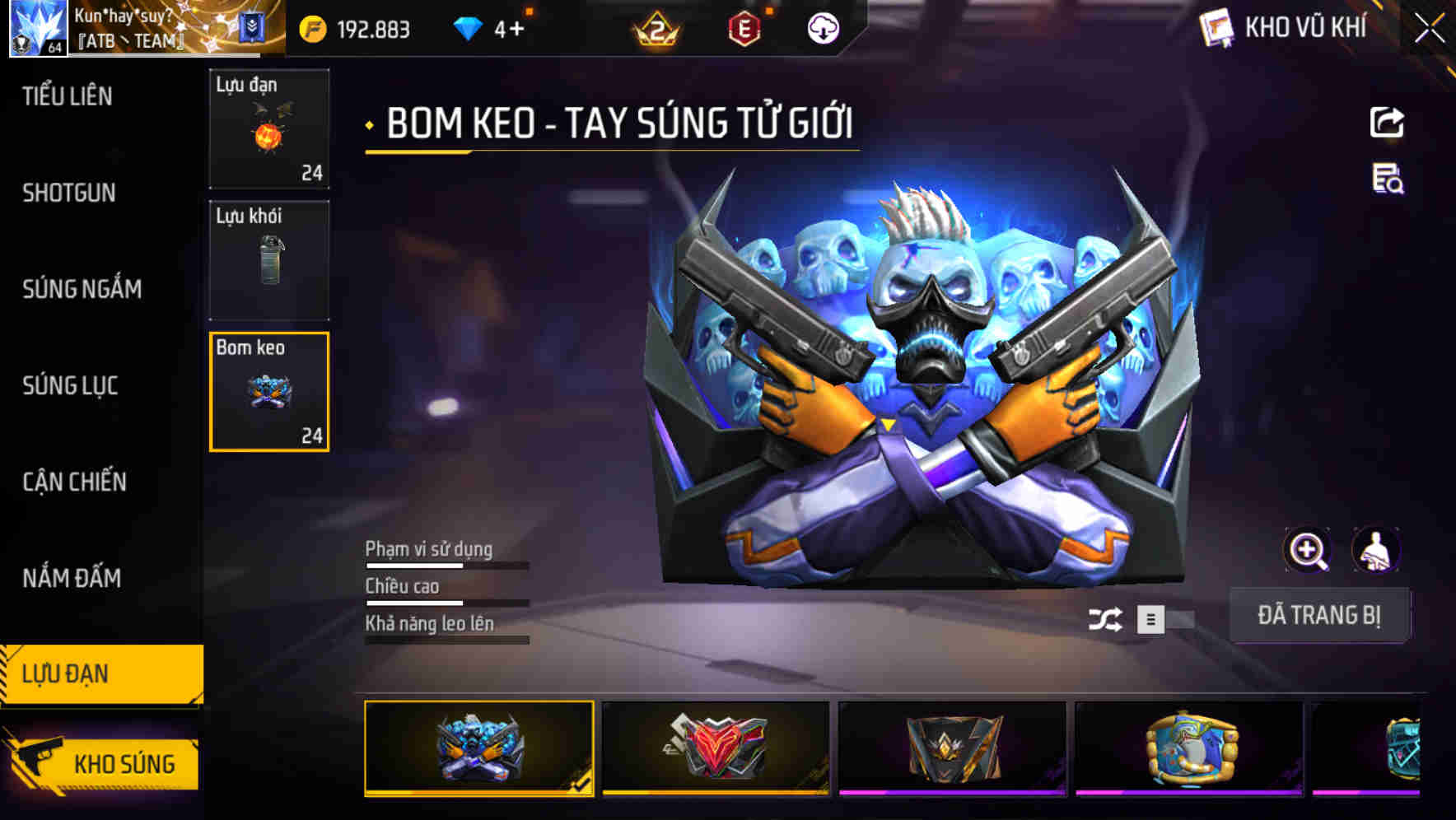This screenshot has width=1456, height=820.
Task: Select the magnifier zoom-in icon
Action: 1308,550
